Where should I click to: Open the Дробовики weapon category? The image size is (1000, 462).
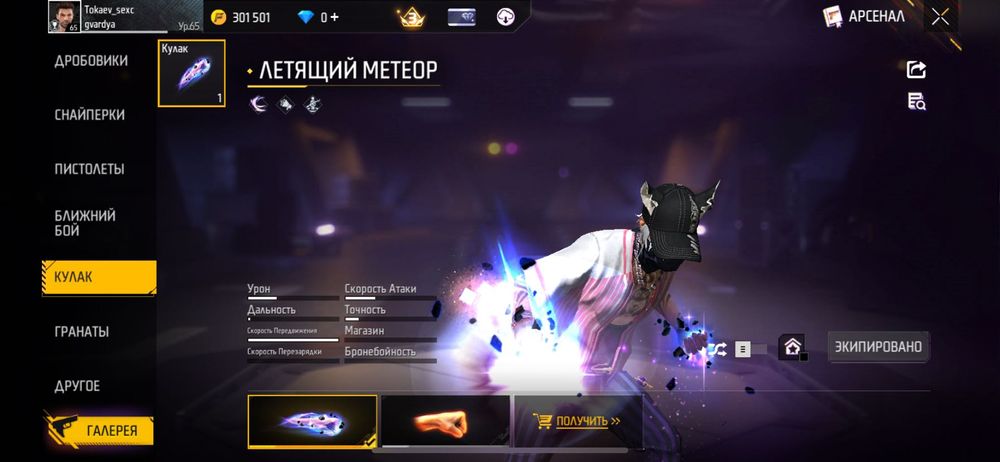(91, 61)
